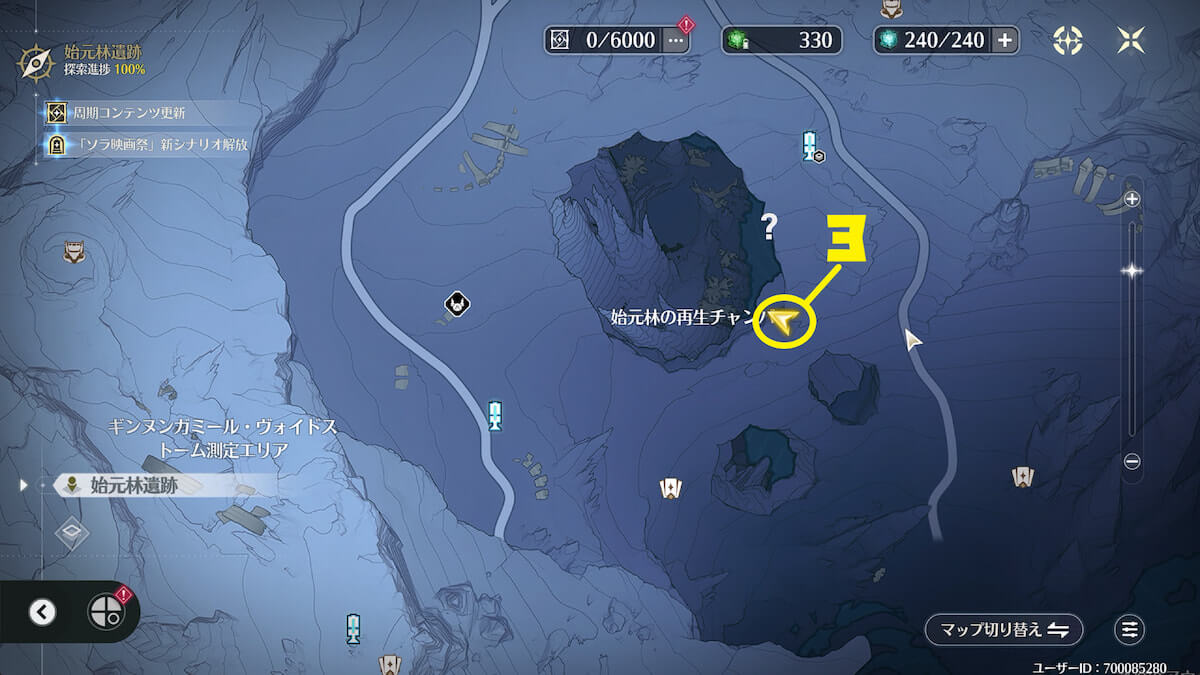Open the map filter list icon
The height and width of the screenshot is (675, 1200).
point(1130,629)
